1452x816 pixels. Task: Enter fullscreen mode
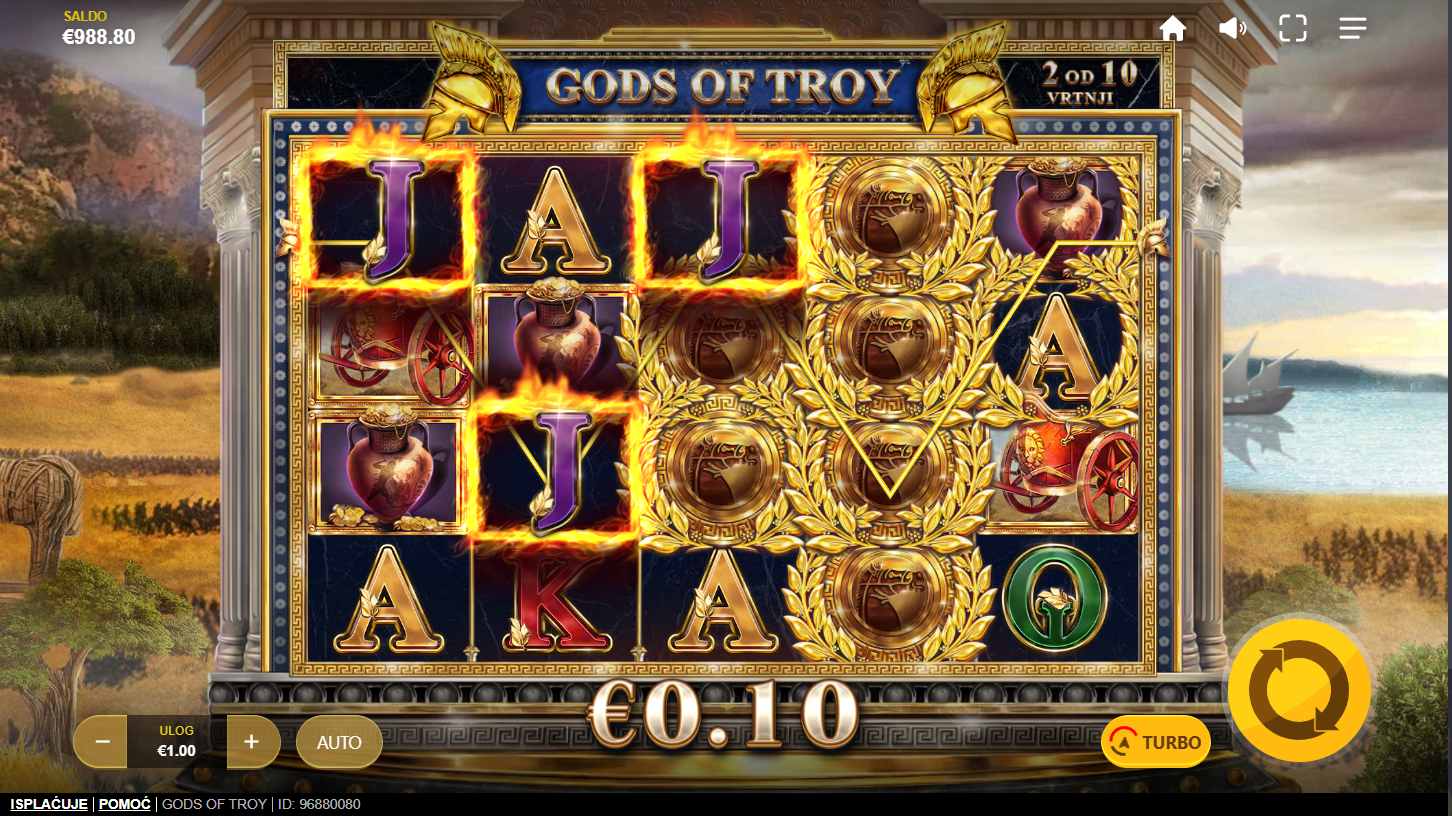pos(1292,28)
